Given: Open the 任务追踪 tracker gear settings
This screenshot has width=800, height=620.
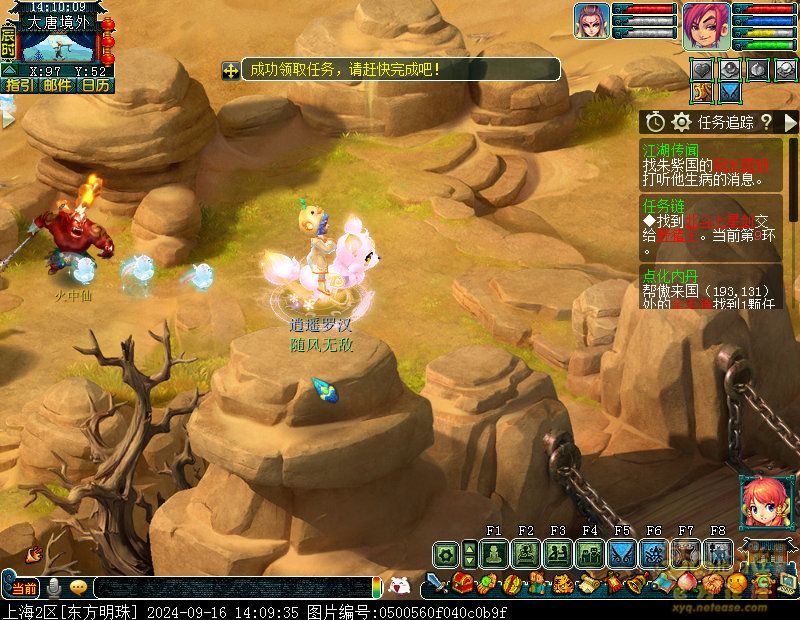Looking at the screenshot, I should coord(682,122).
